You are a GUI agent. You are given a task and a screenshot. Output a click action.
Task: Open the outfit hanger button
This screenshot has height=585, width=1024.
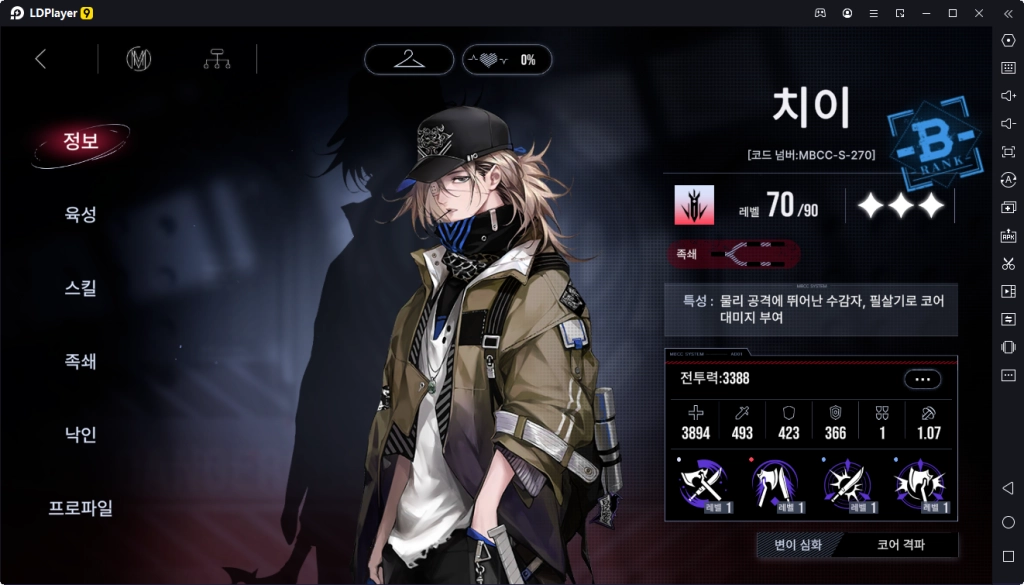(x=408, y=59)
